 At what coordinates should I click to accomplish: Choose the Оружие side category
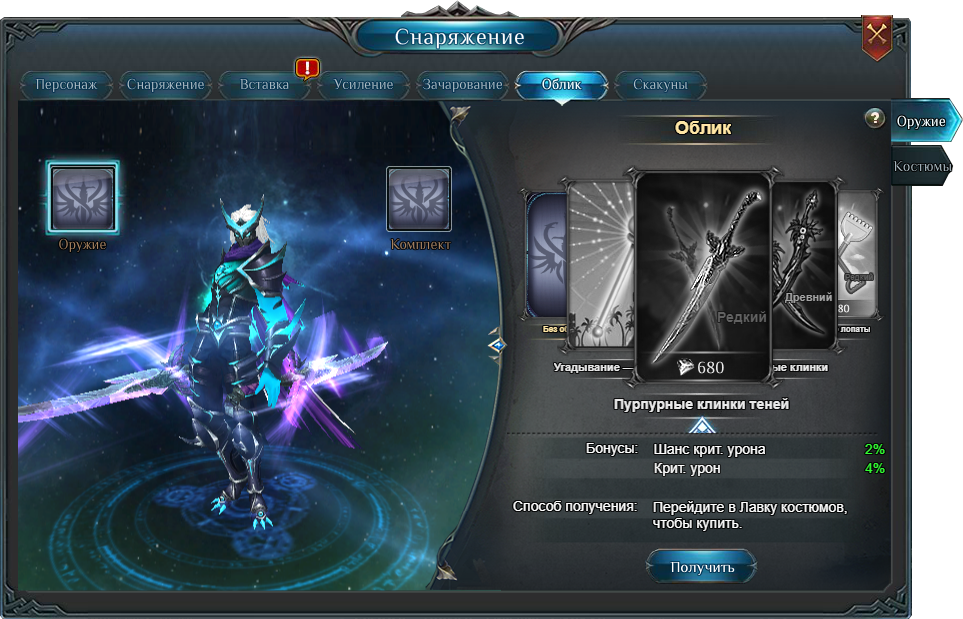921,121
